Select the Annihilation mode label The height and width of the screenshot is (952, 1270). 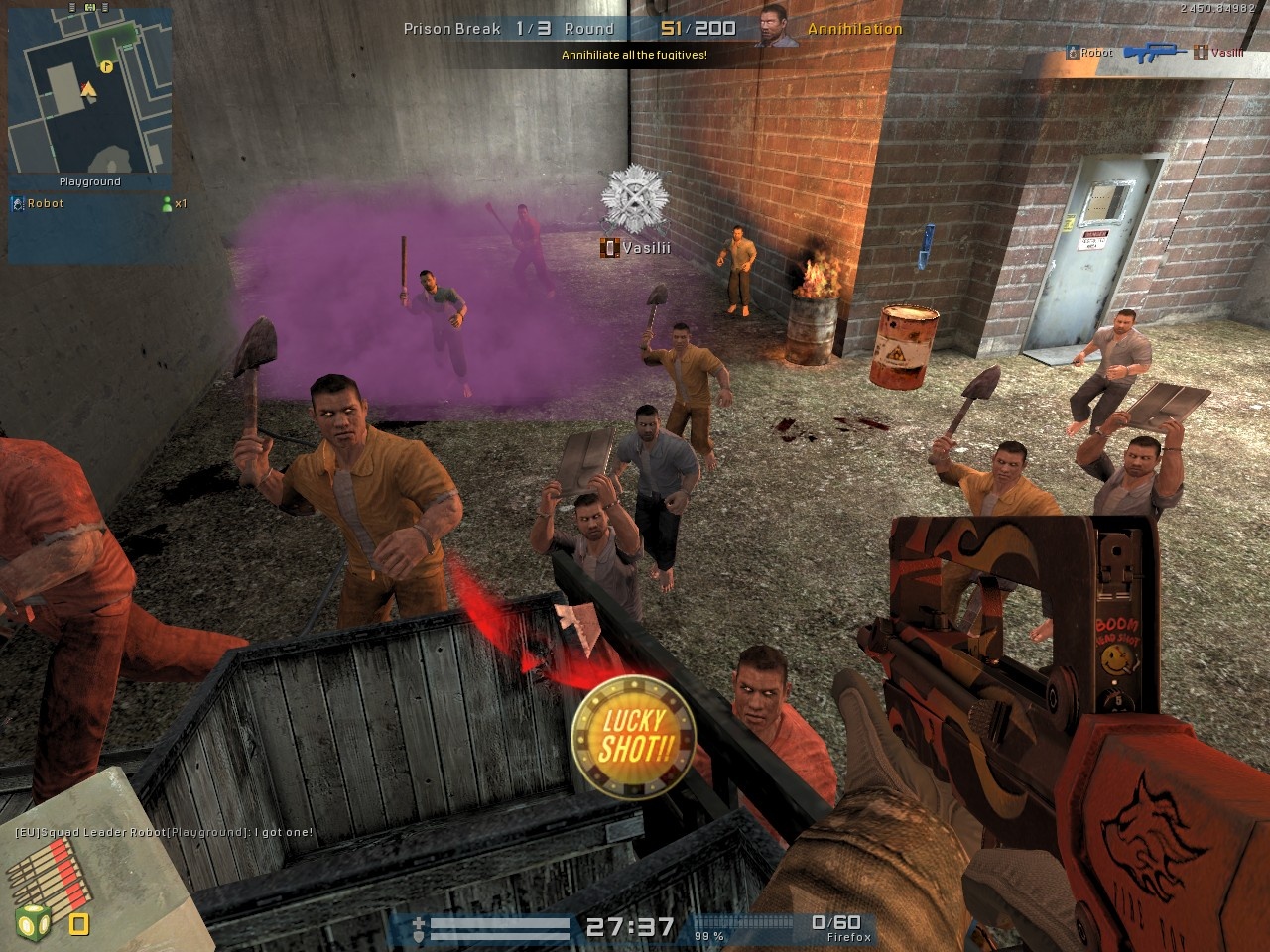click(x=854, y=29)
